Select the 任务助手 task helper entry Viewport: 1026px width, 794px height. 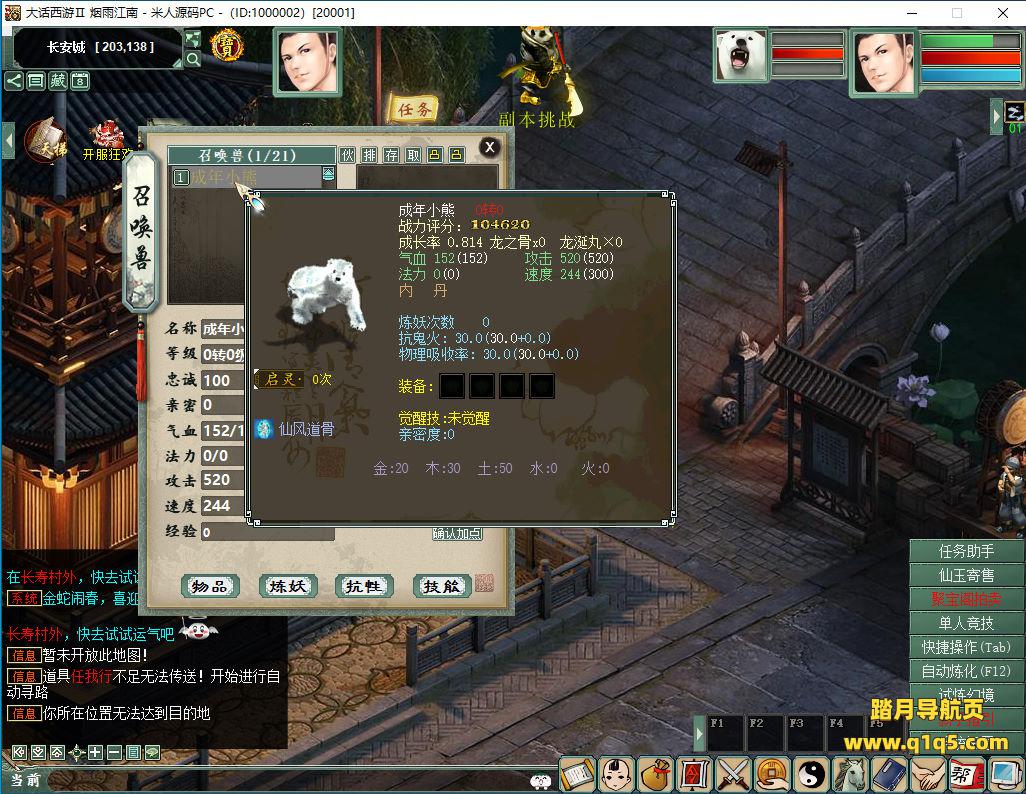tap(966, 551)
